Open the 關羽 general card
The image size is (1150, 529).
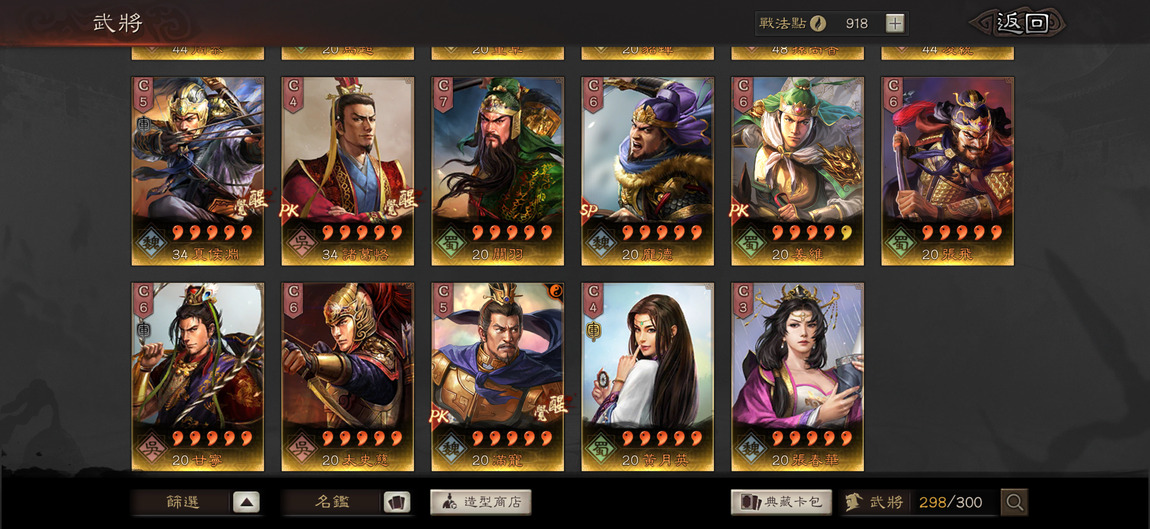coord(498,170)
